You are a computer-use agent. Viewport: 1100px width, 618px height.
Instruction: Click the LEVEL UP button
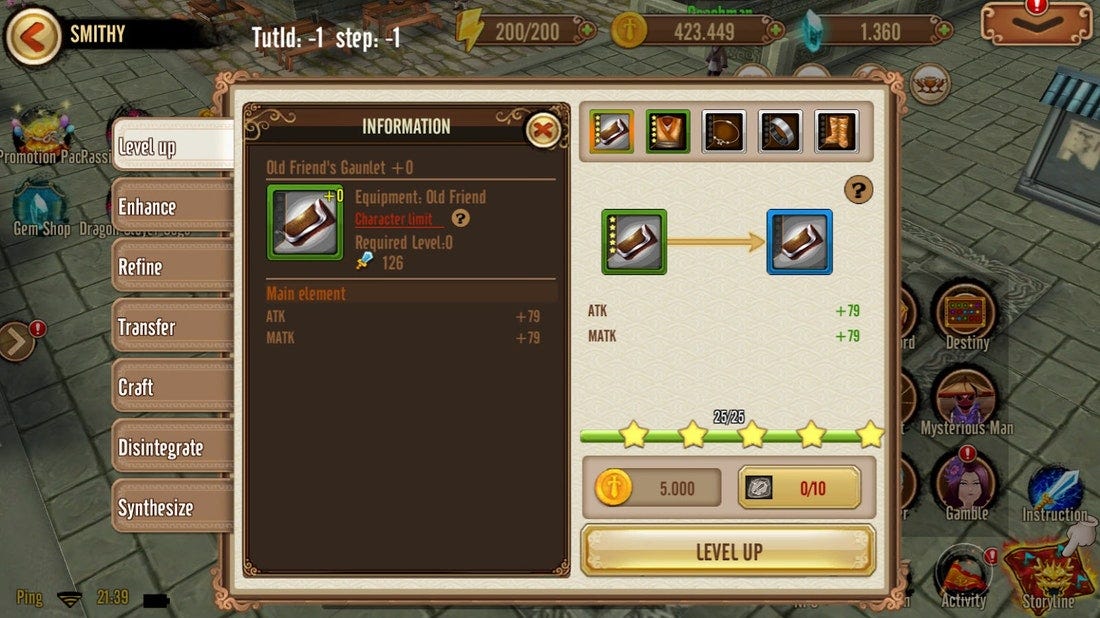(728, 551)
